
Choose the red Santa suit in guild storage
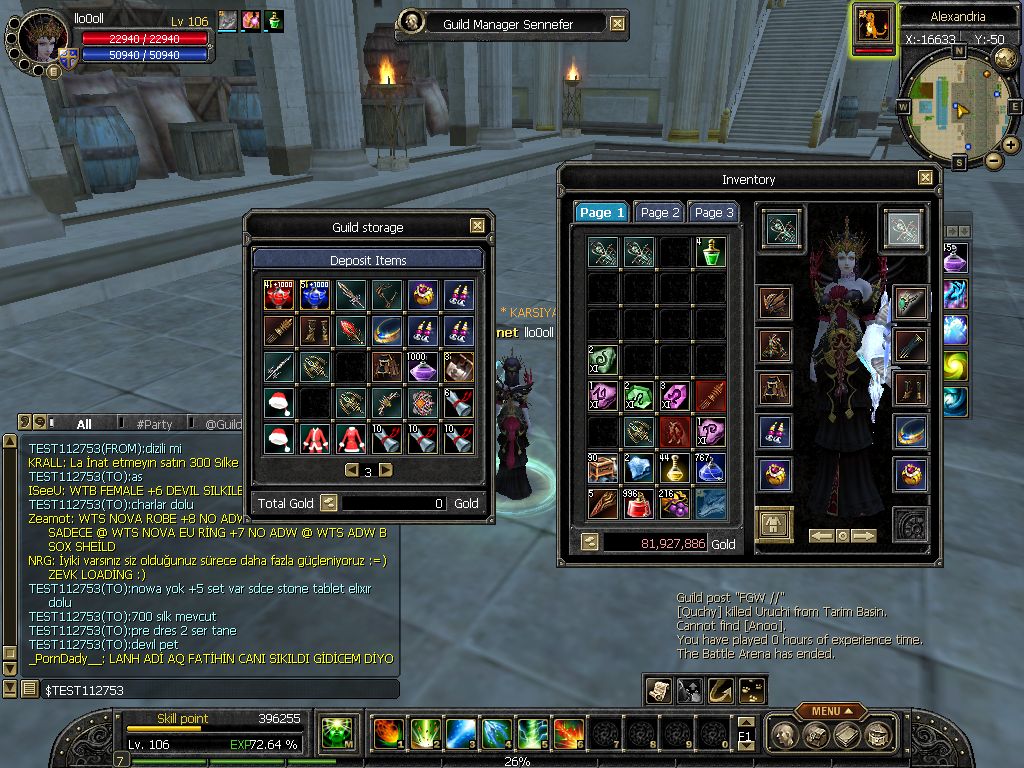point(314,438)
